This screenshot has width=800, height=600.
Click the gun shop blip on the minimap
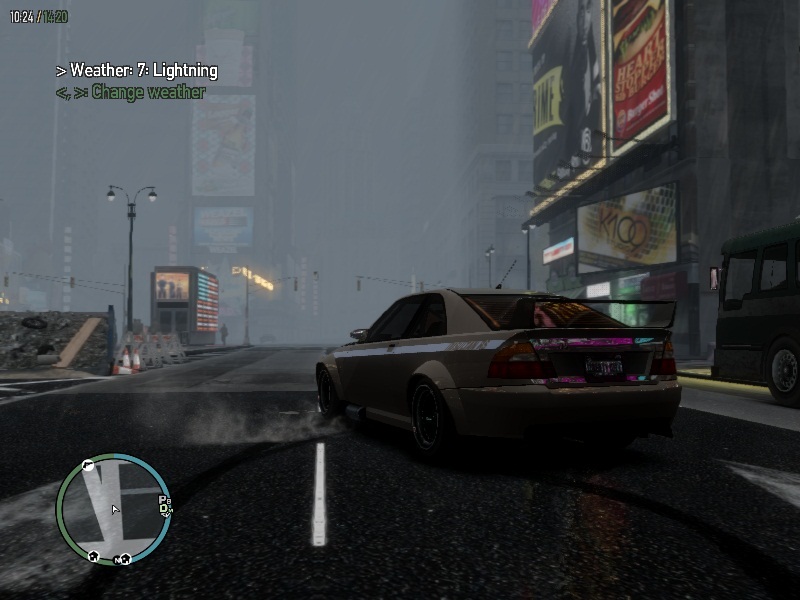click(x=88, y=466)
